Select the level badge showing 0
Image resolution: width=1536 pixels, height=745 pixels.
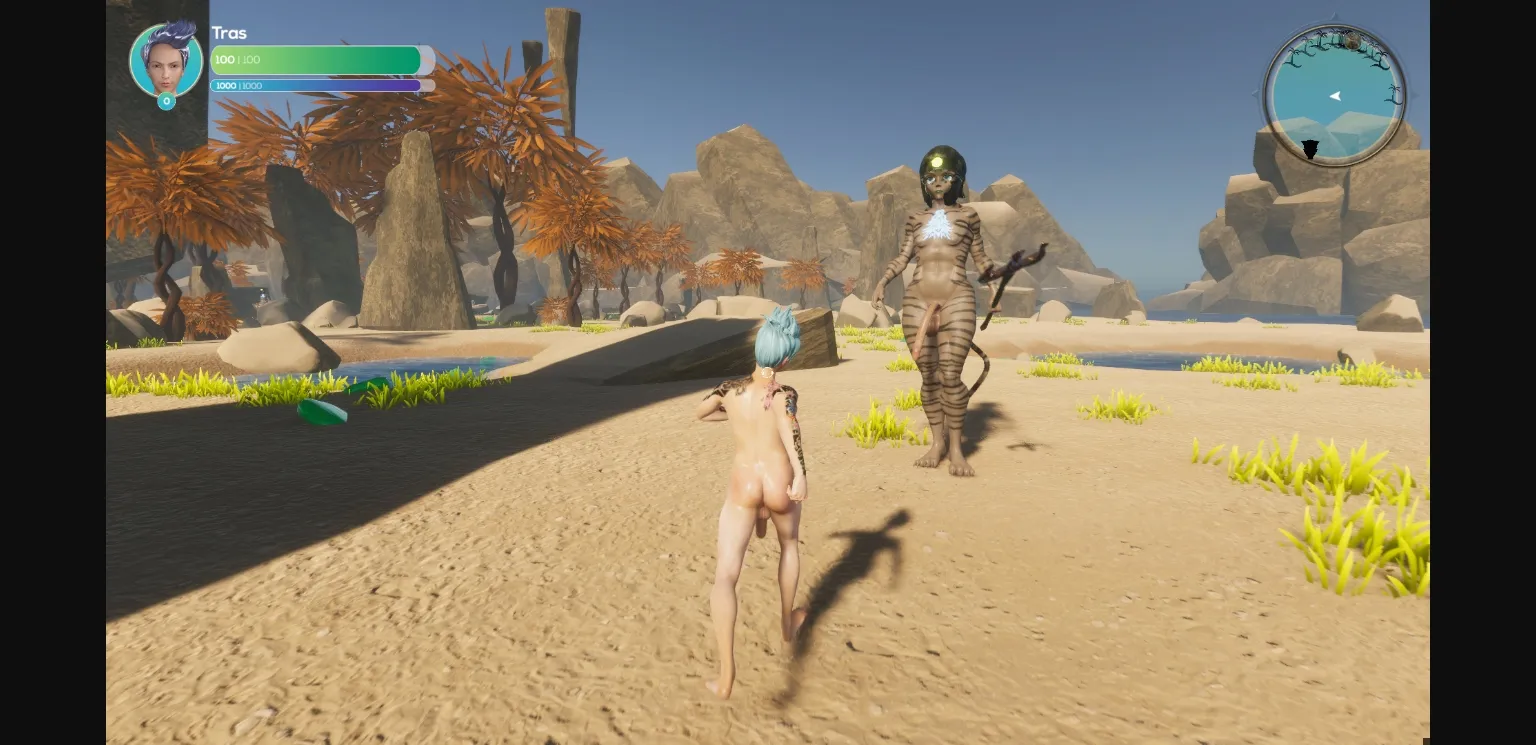[166, 101]
